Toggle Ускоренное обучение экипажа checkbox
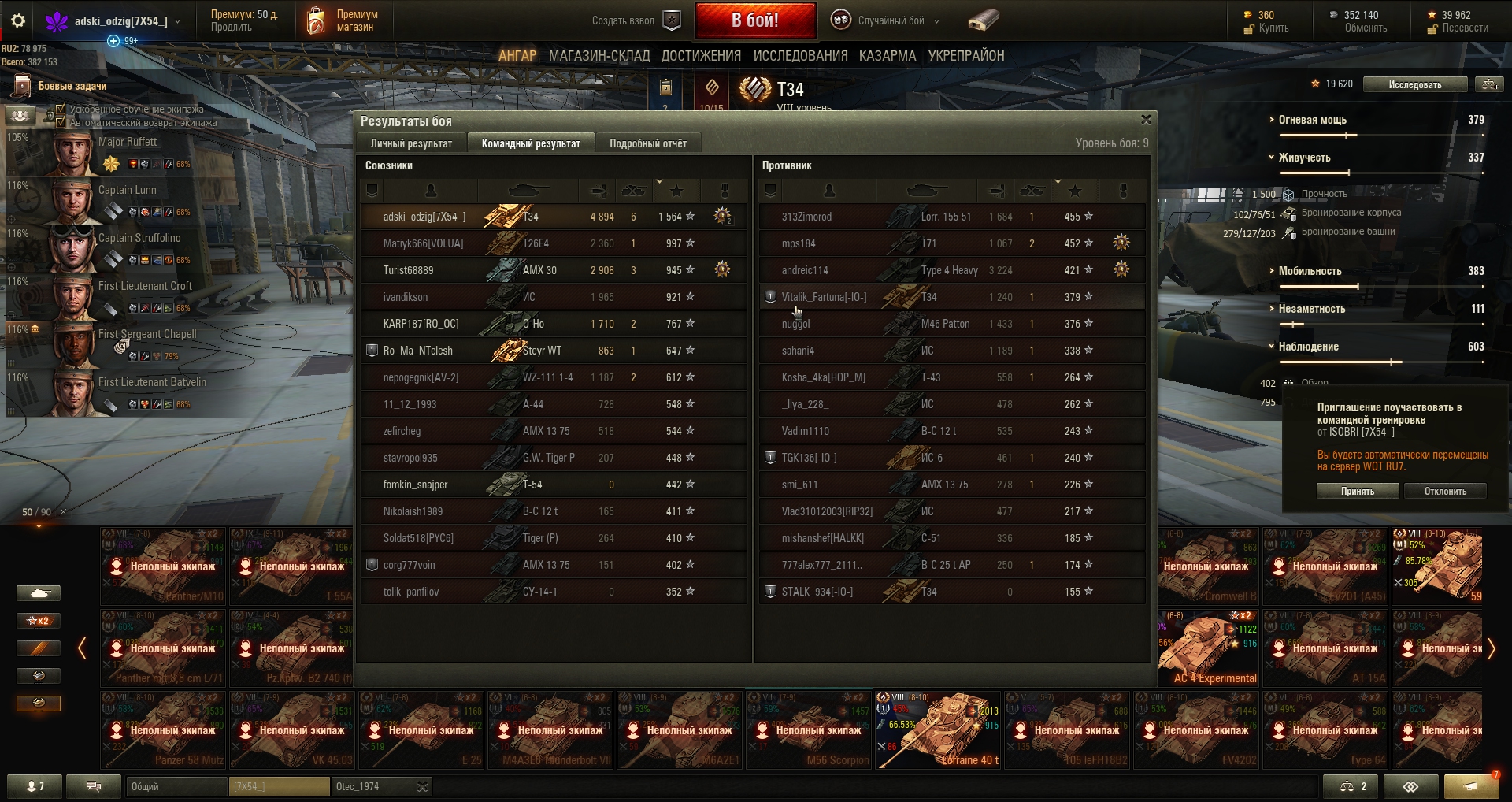 61,110
